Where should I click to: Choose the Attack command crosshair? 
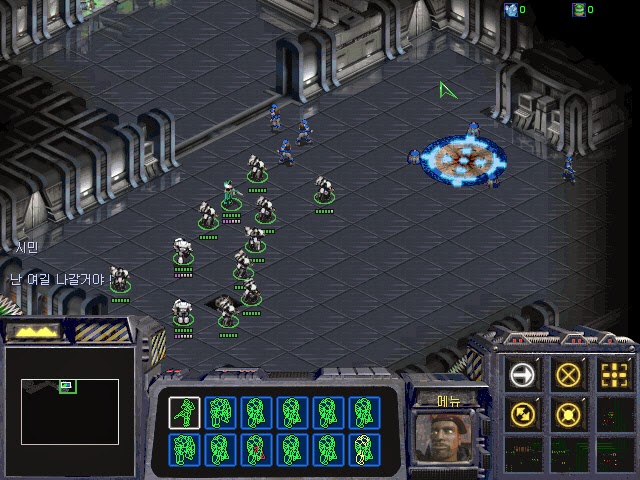pyautogui.click(x=613, y=375)
